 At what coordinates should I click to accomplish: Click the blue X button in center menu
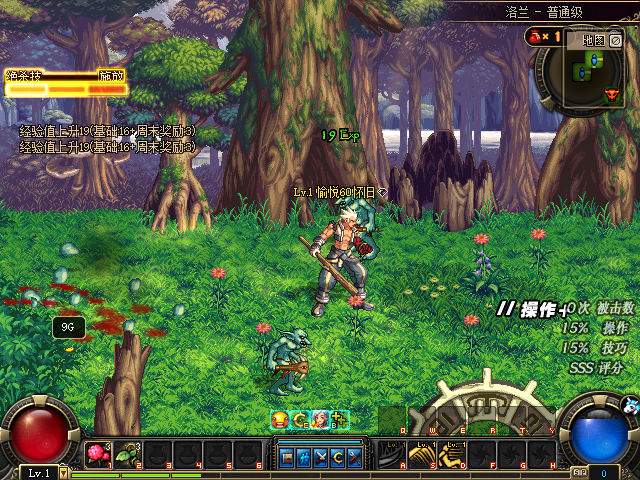pyautogui.click(x=319, y=457)
